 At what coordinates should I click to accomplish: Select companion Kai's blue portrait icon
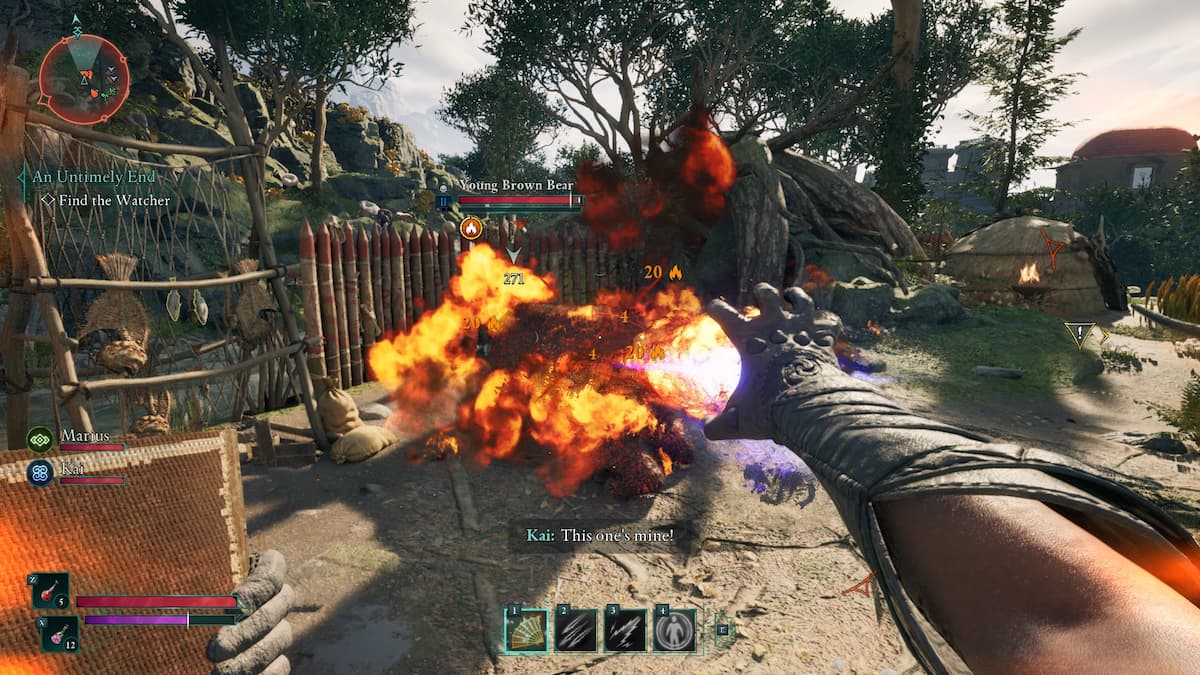[x=40, y=473]
